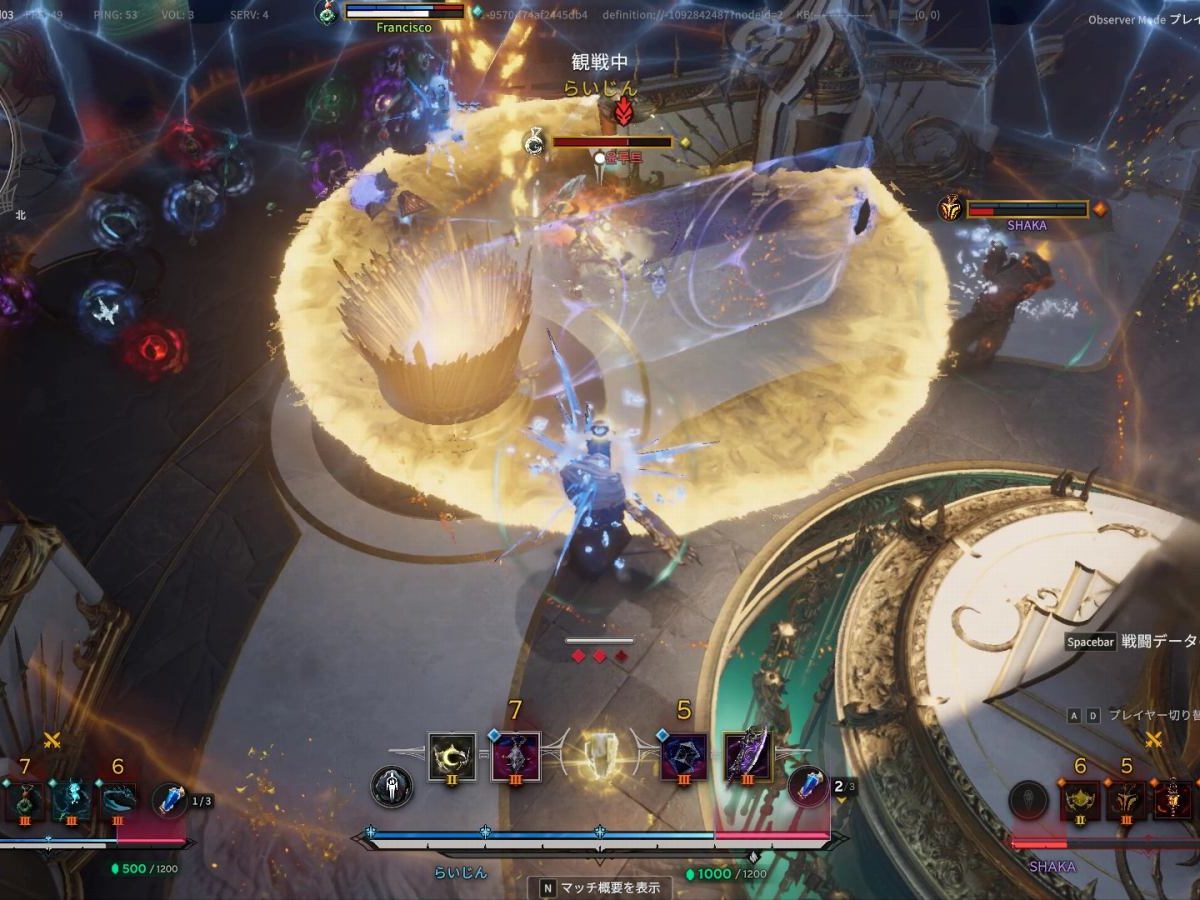Image resolution: width=1200 pixels, height=900 pixels.
Task: Activate the teal wave beast skill
Action: coord(118,800)
